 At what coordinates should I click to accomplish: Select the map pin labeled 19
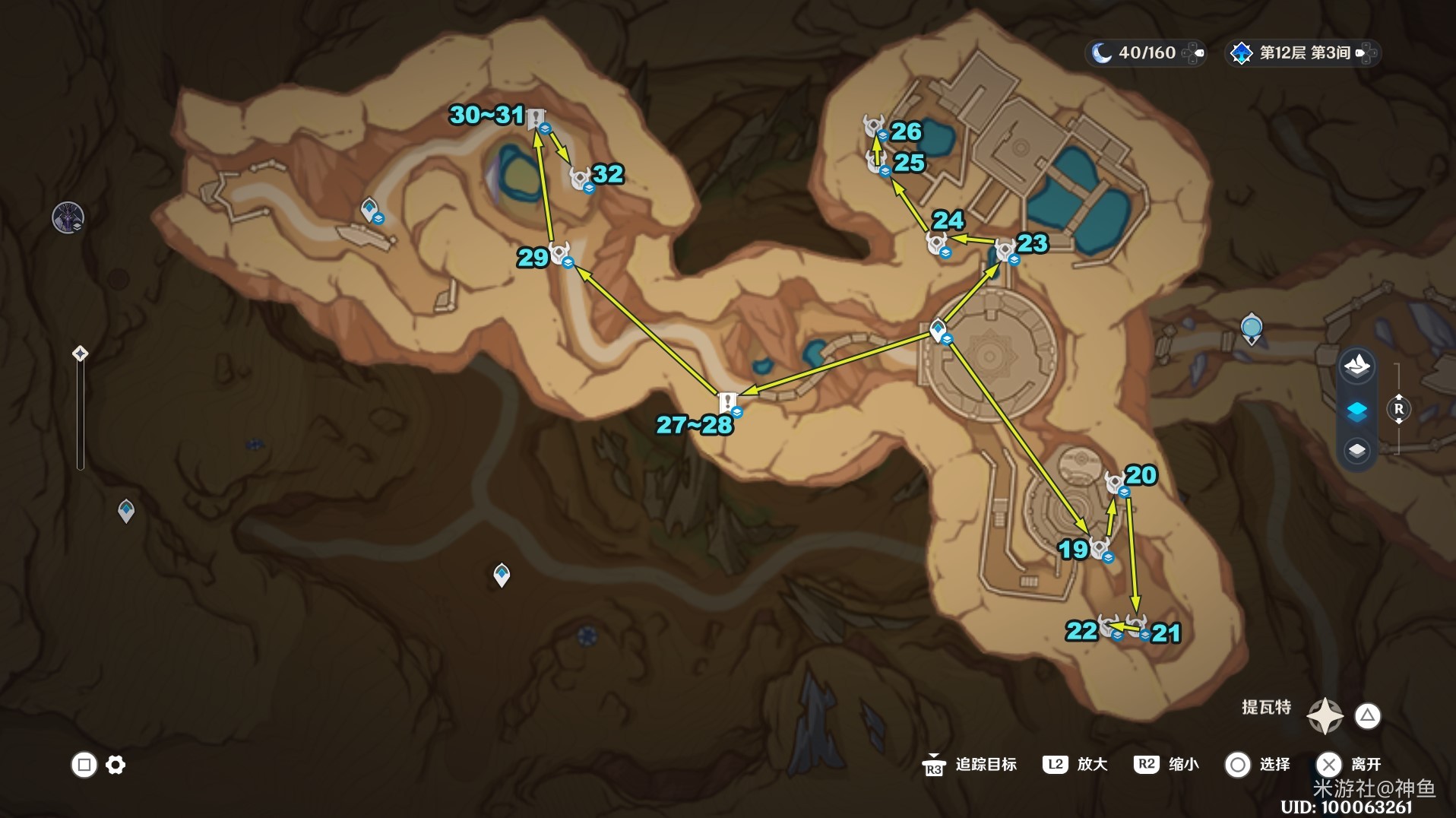1100,547
